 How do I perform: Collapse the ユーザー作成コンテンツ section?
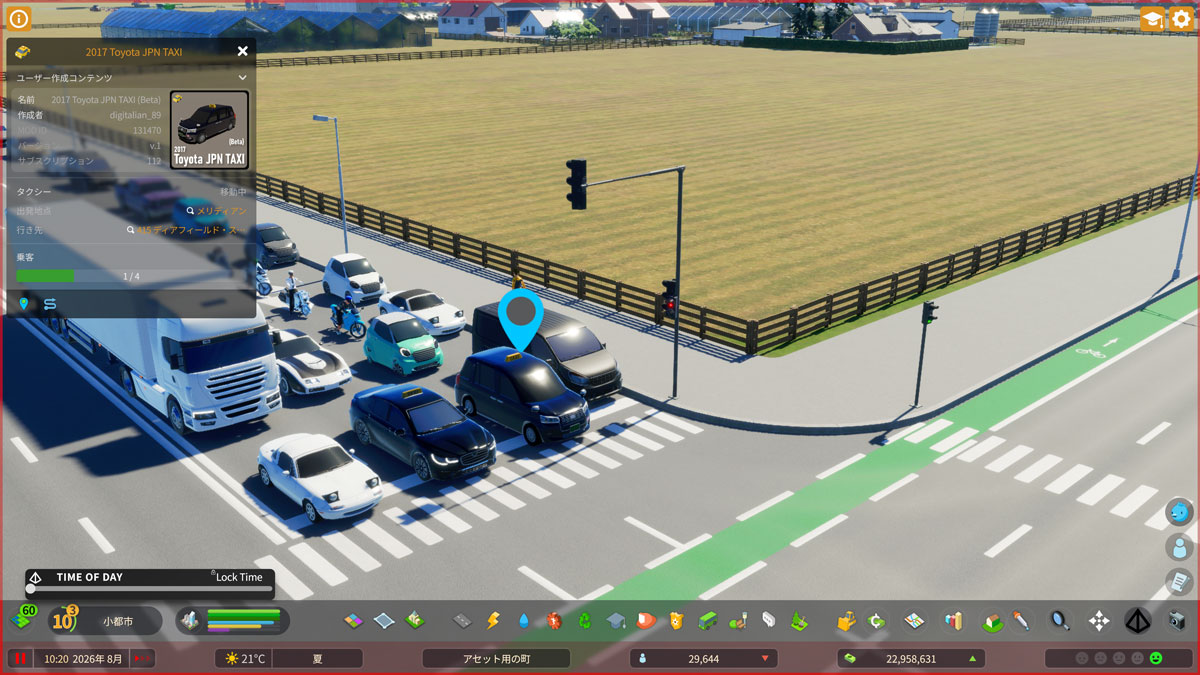[x=242, y=77]
